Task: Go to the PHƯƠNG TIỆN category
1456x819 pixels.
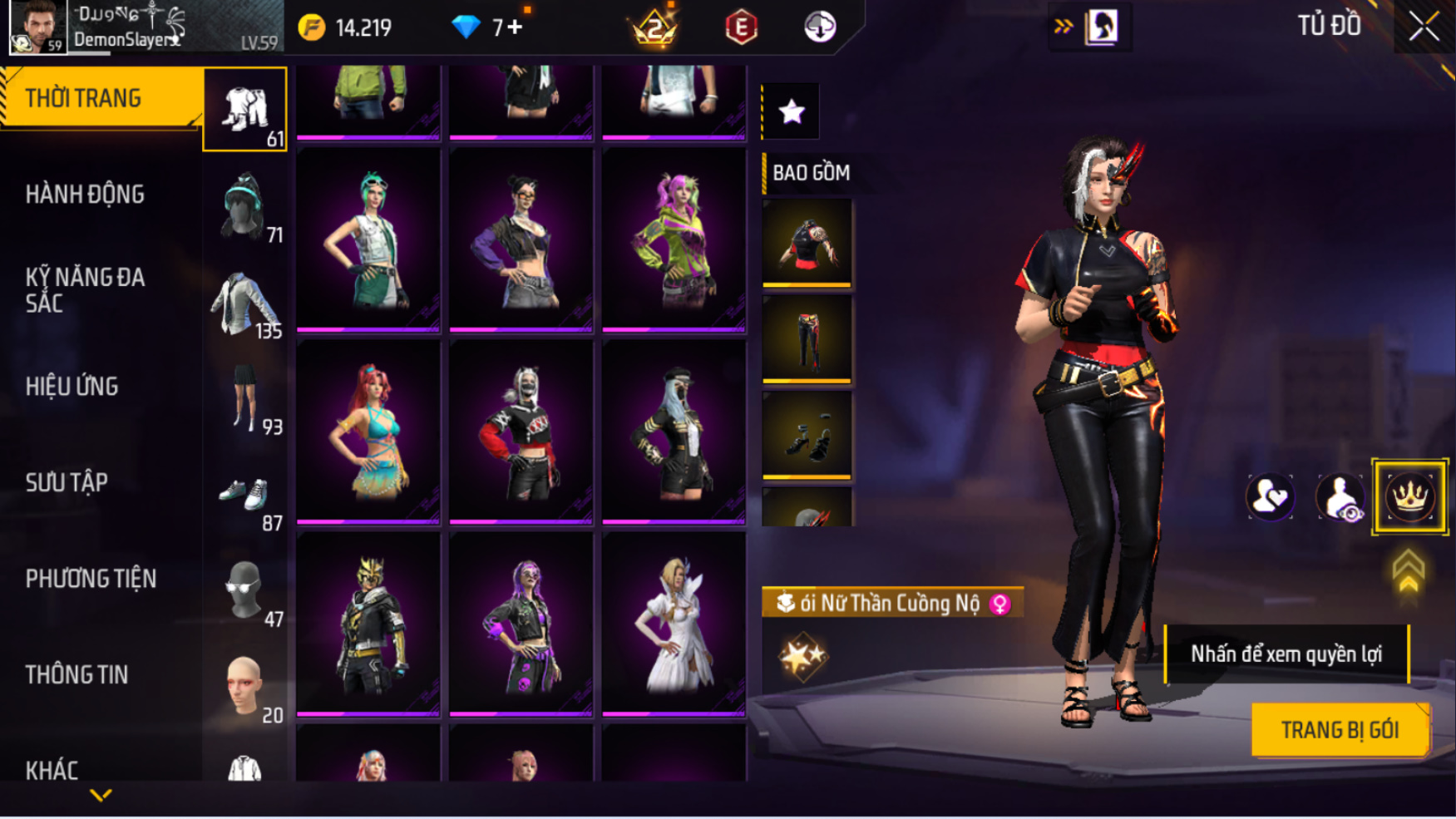Action: click(x=91, y=579)
